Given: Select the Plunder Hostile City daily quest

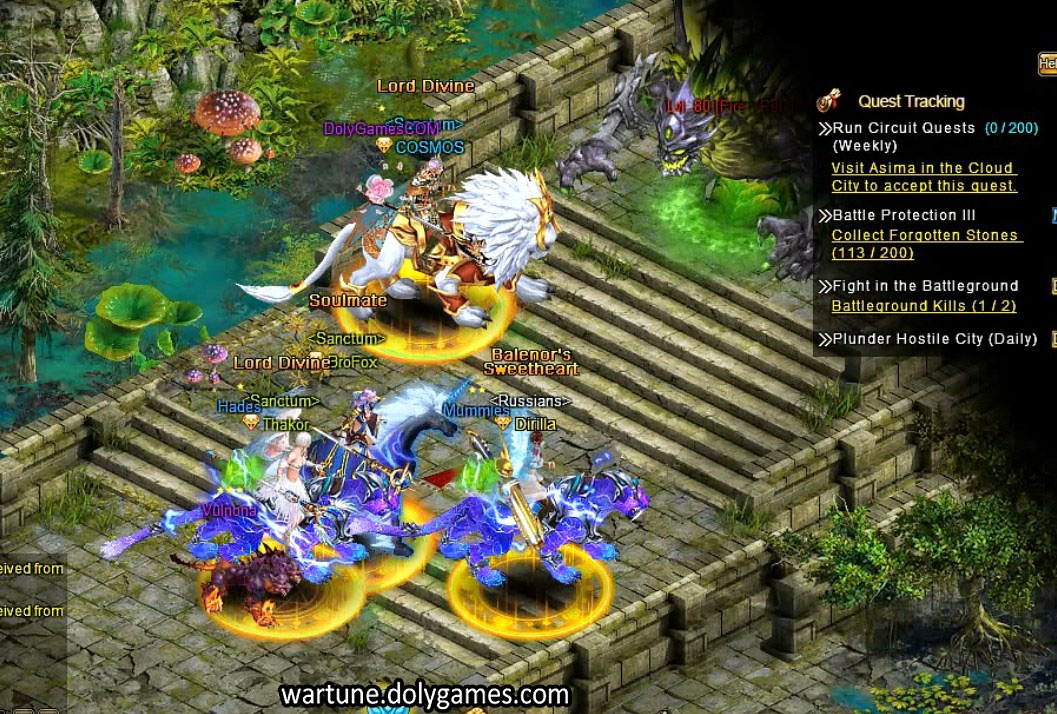Looking at the screenshot, I should coord(935,339).
